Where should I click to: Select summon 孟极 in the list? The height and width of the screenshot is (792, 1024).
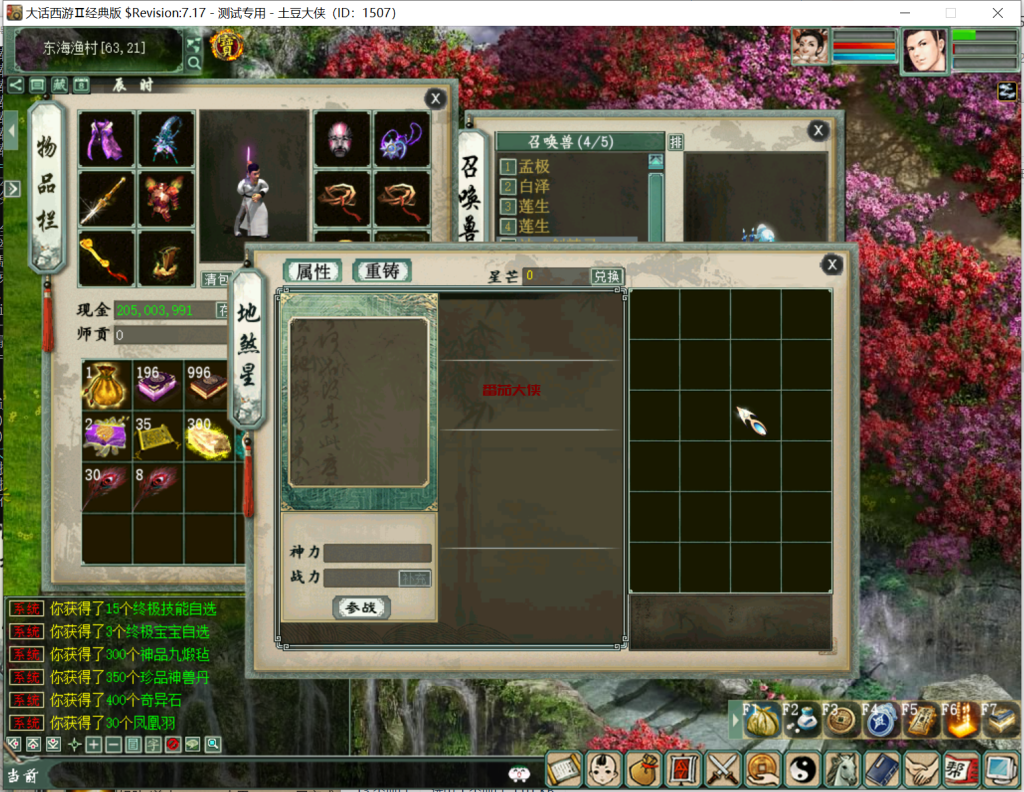click(x=534, y=166)
